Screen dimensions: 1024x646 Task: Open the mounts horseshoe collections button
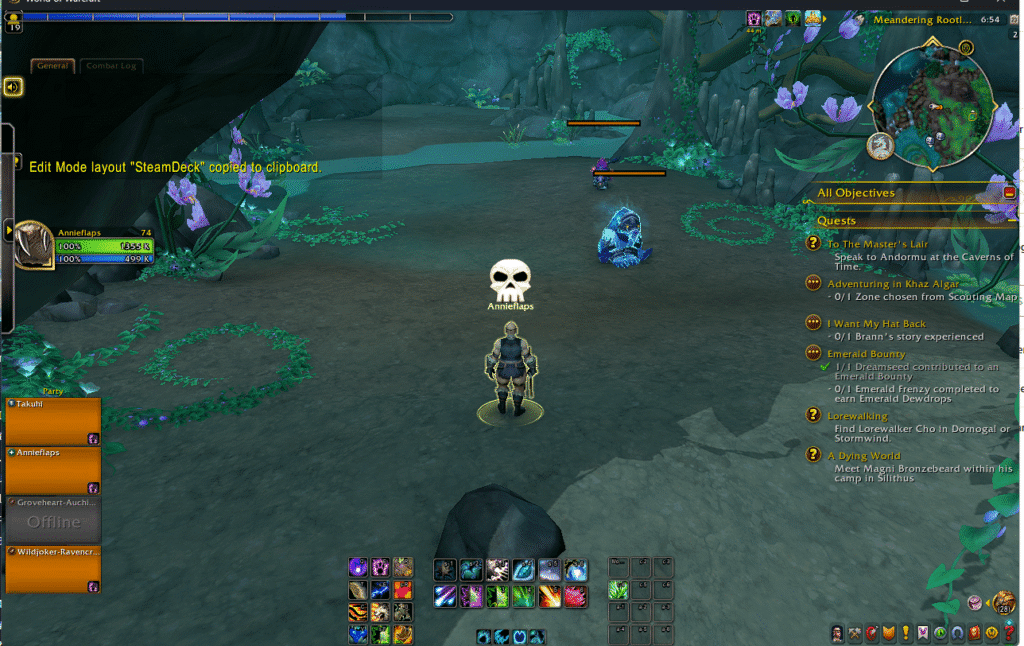point(957,633)
